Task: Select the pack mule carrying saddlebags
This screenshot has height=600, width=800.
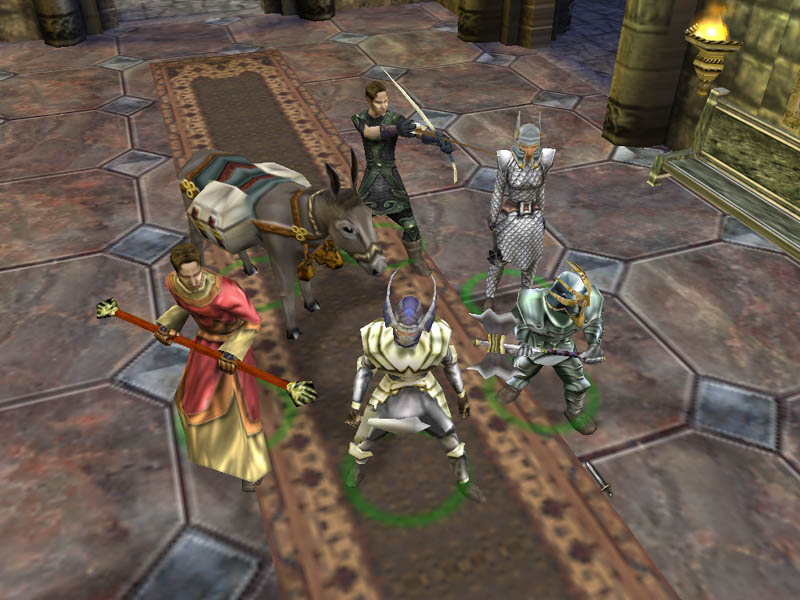Action: (270, 215)
